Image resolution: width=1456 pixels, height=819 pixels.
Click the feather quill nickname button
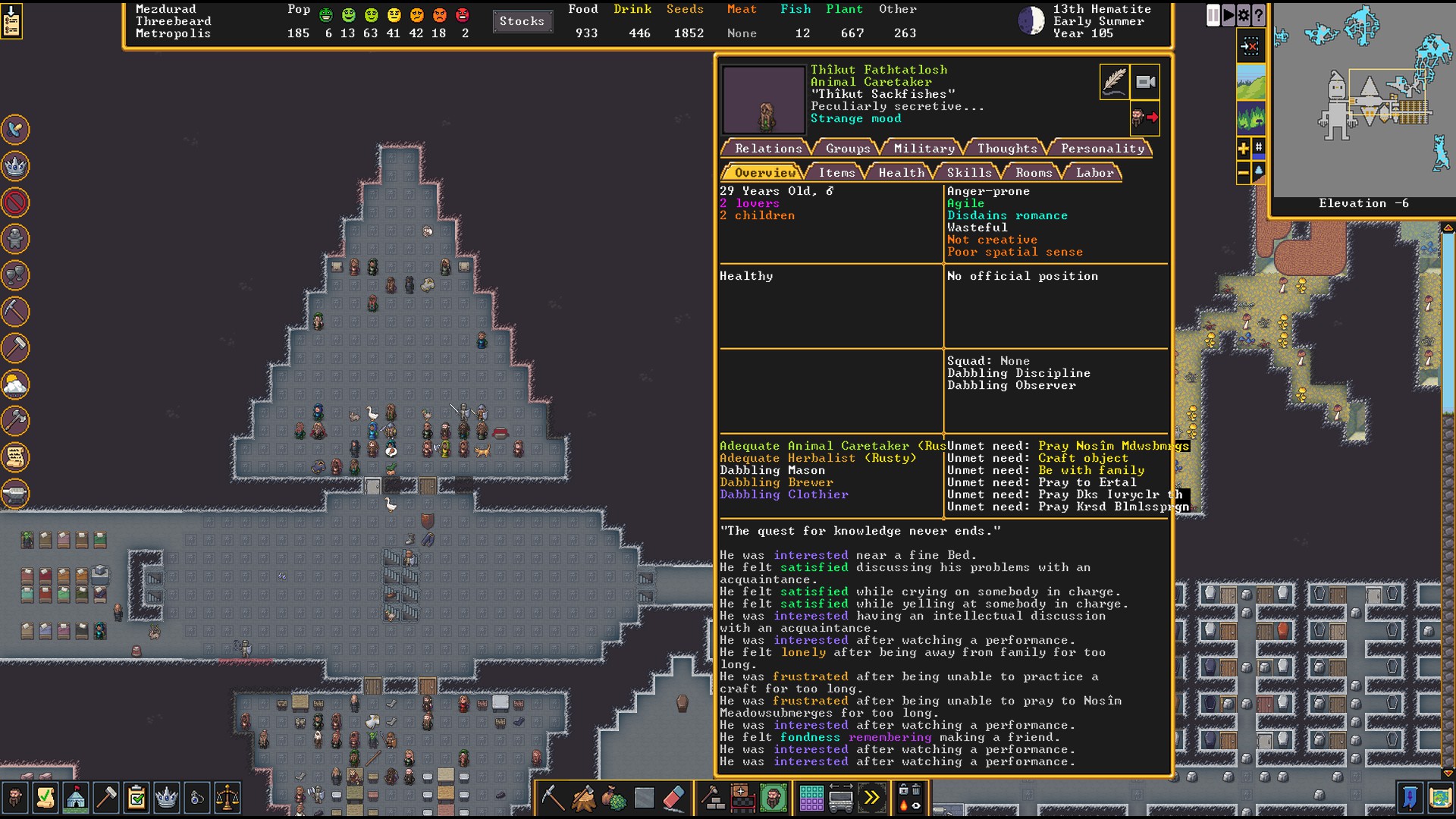tap(1114, 82)
